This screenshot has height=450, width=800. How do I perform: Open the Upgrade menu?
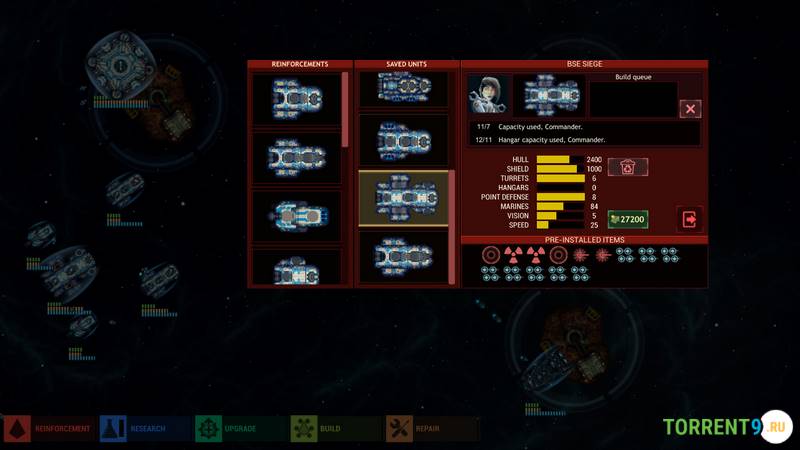(x=240, y=429)
